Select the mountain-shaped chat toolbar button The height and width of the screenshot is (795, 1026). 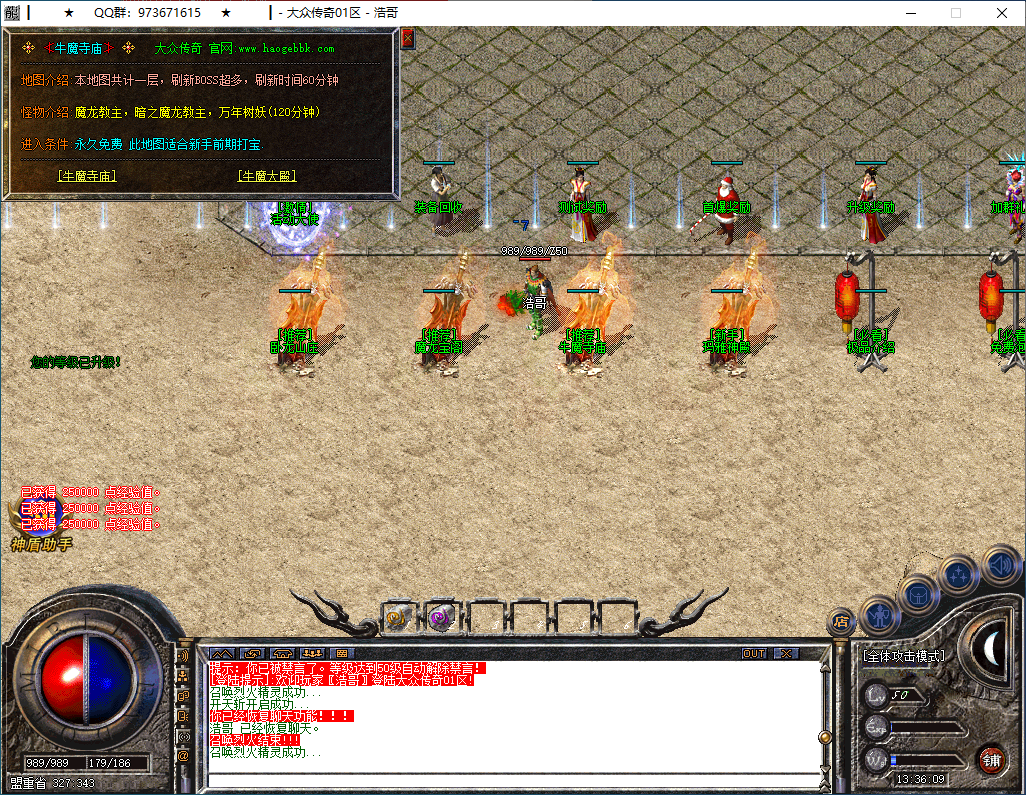coord(221,653)
